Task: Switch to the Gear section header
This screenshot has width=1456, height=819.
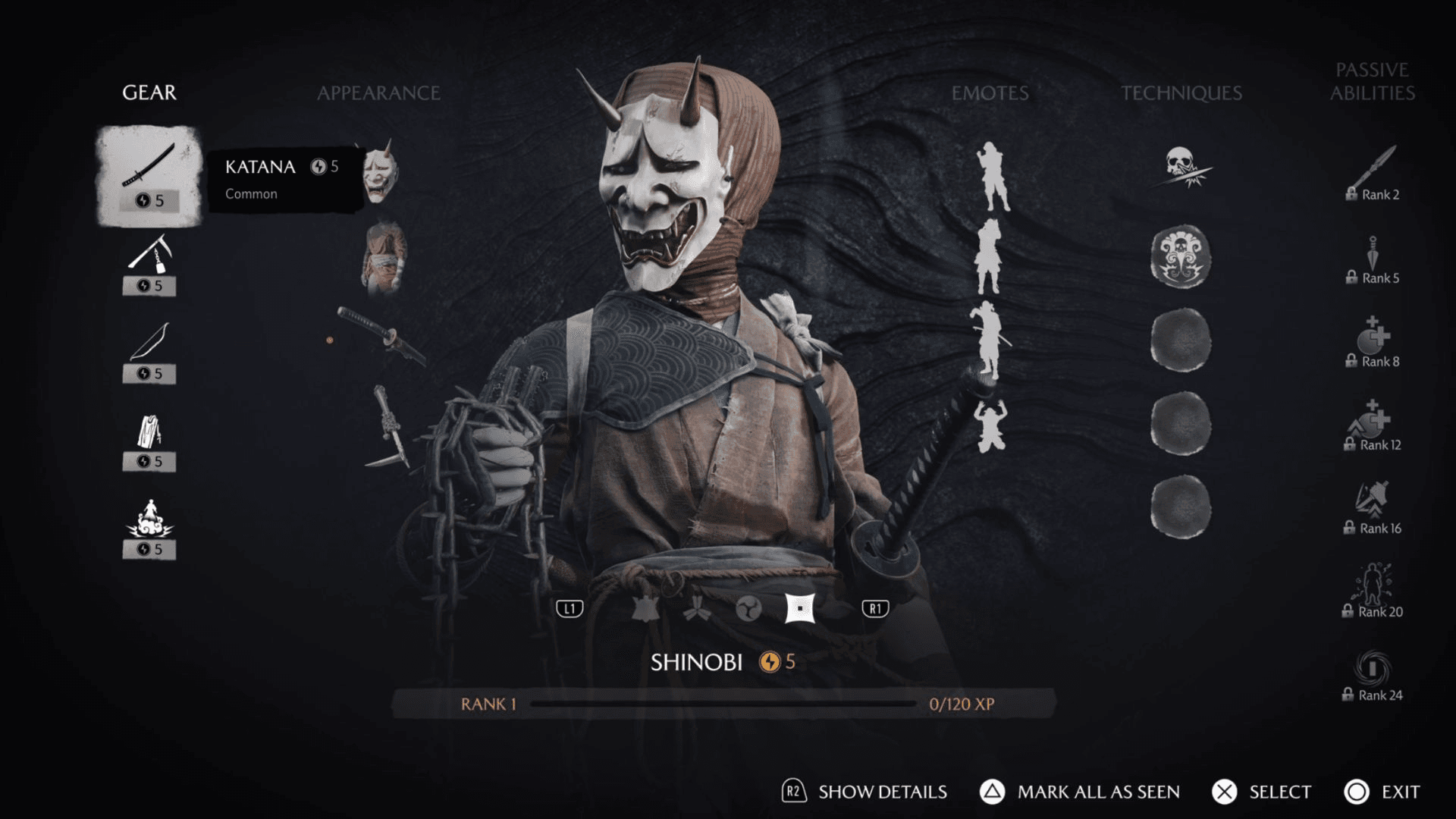Action: 149,93
